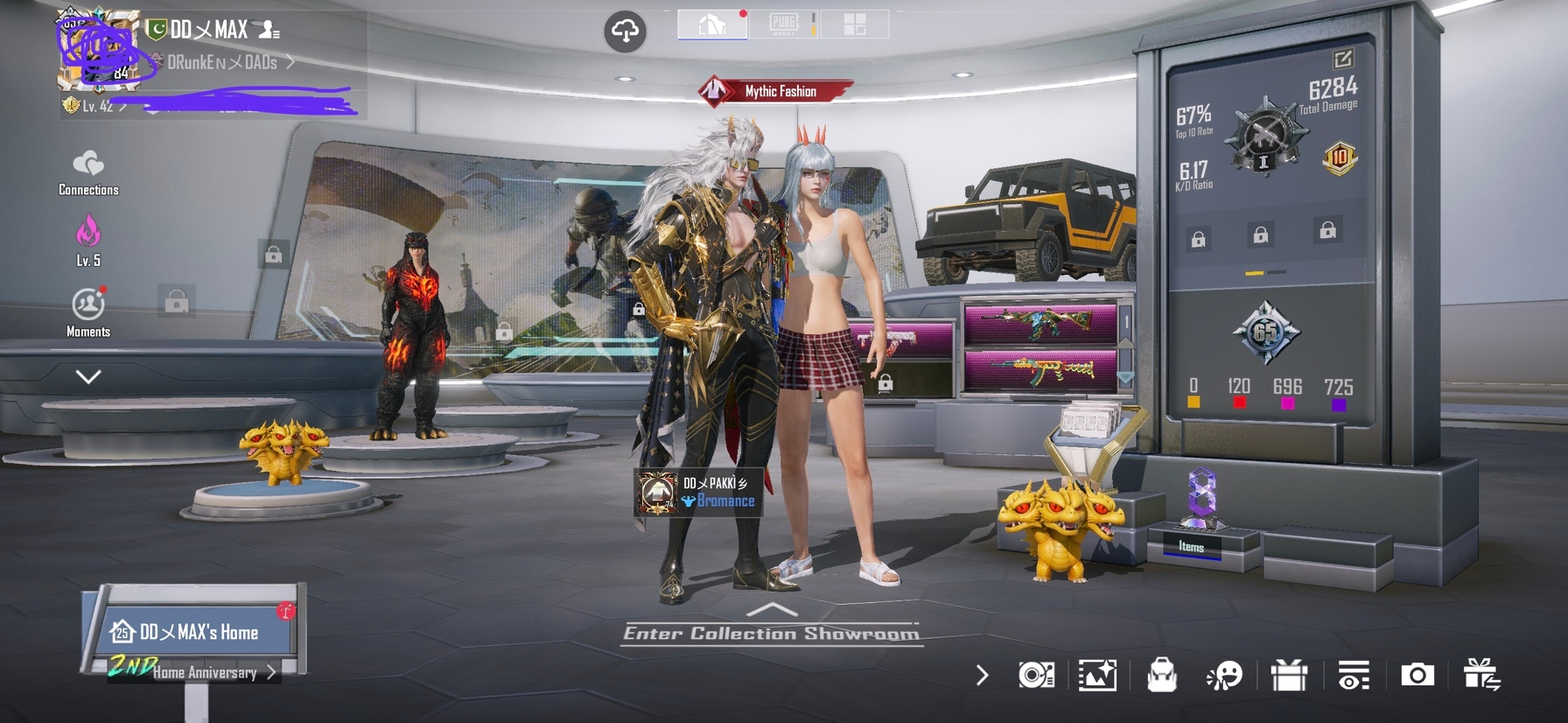1568x723 pixels.
Task: Switch to the grid layout tab
Action: (x=854, y=25)
